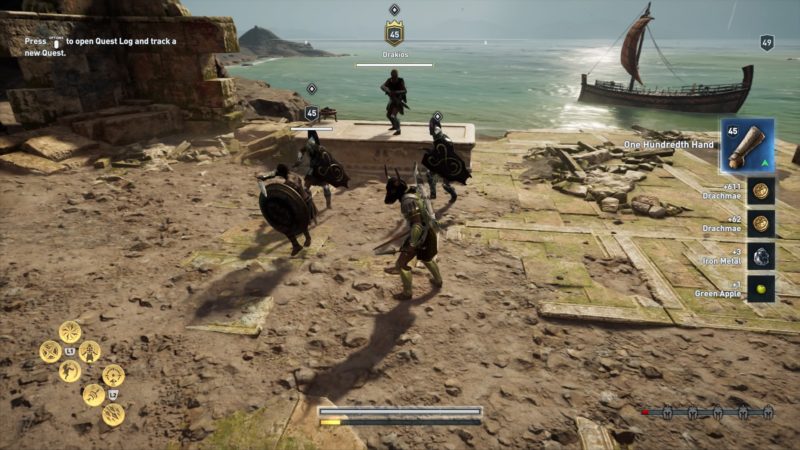
Task: Select the Iron Metal loot icon
Action: [761, 256]
